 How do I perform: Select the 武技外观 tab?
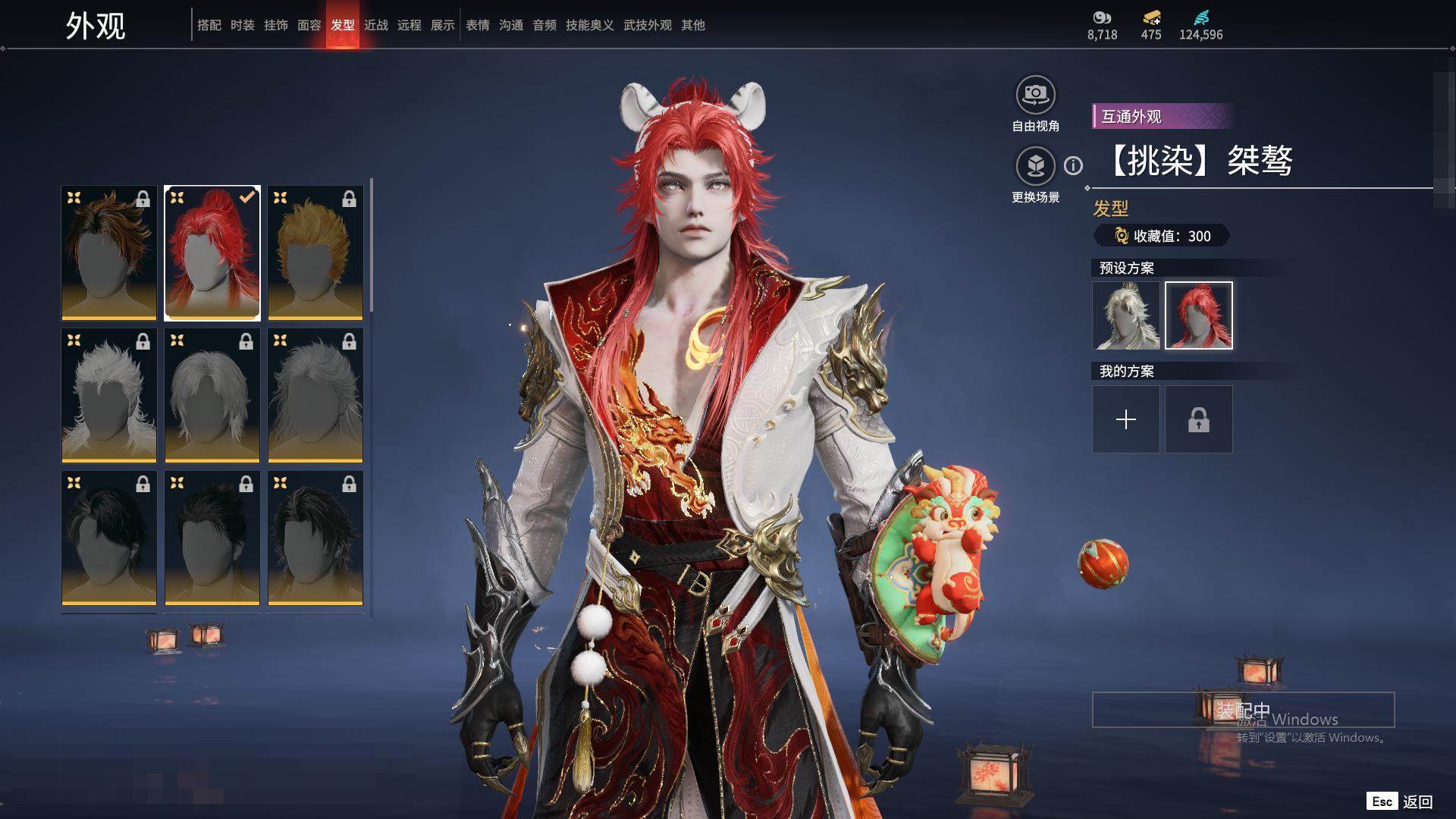coord(648,25)
